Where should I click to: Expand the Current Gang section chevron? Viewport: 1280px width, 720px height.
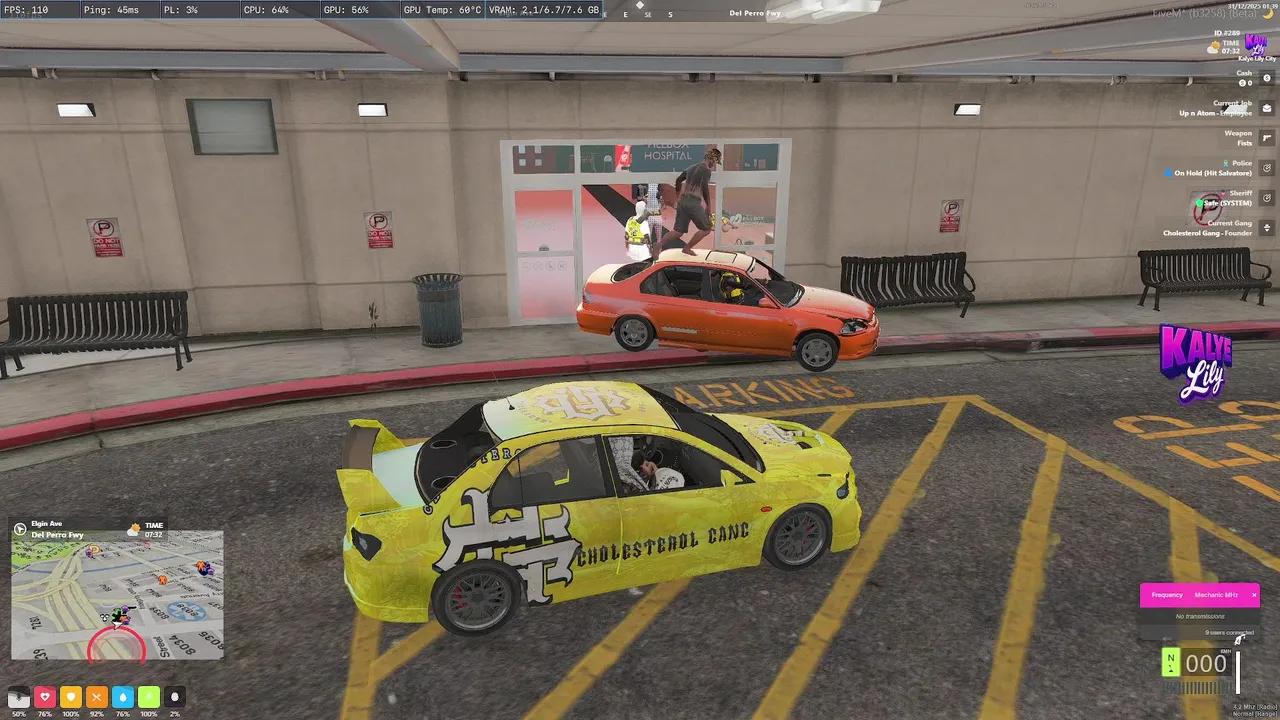(1266, 227)
